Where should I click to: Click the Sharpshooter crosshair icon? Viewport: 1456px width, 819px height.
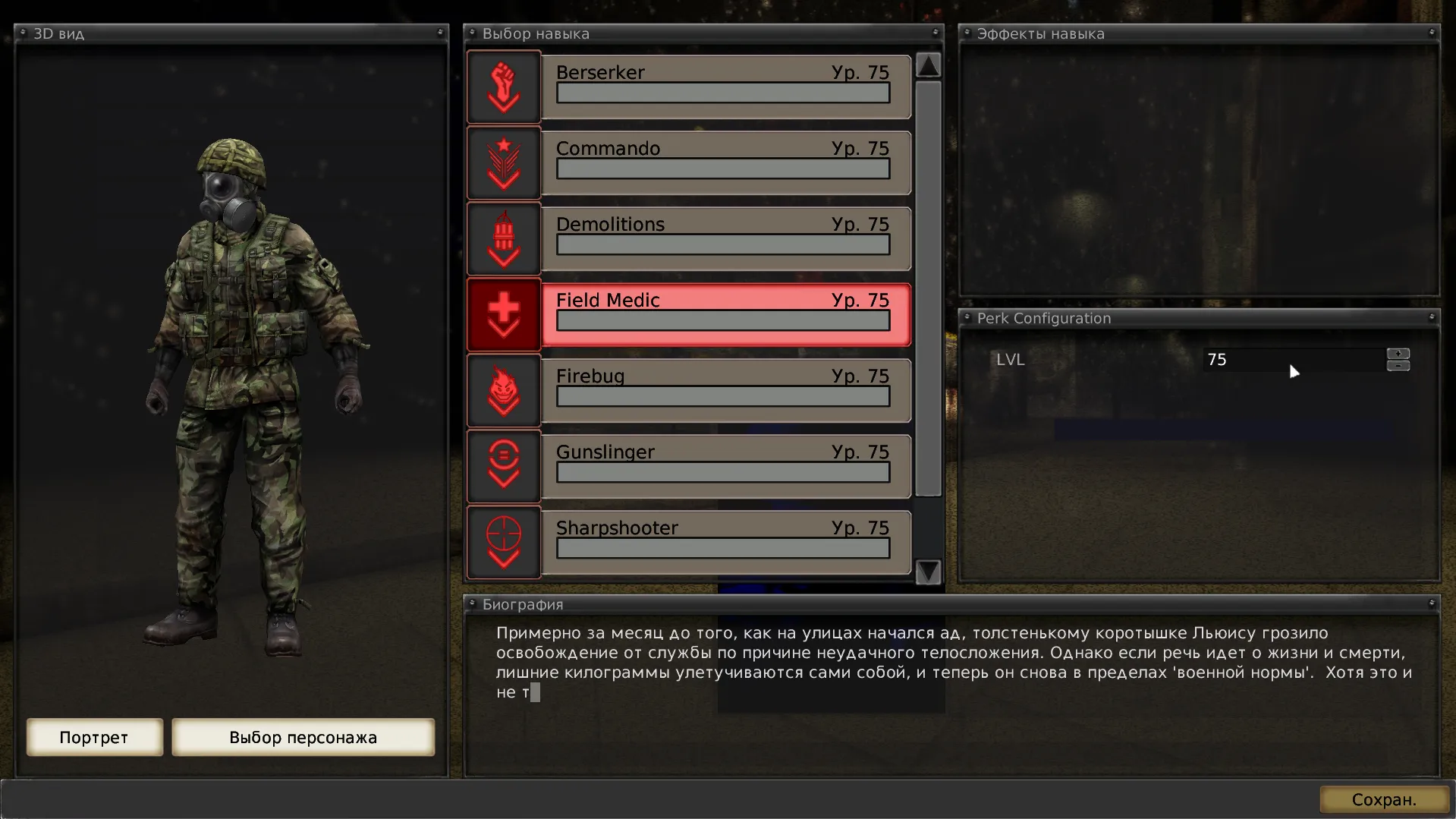(504, 540)
